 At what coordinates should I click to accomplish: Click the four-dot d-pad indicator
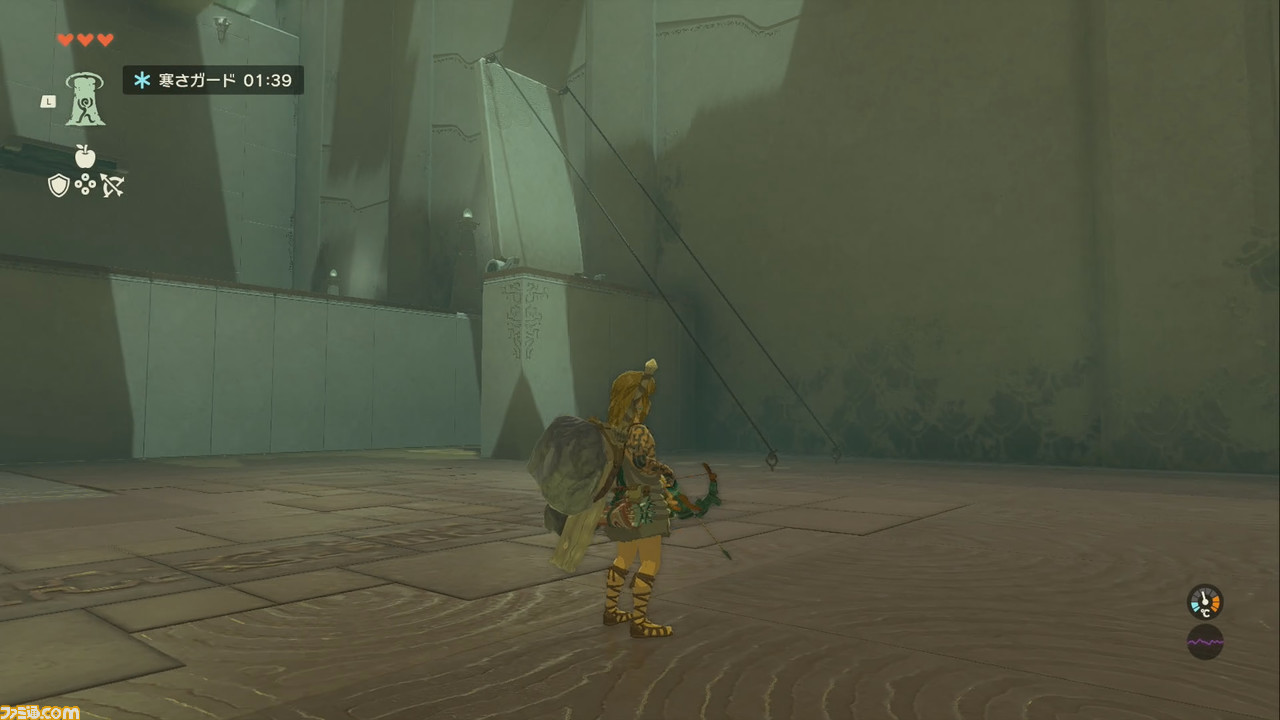[85, 185]
